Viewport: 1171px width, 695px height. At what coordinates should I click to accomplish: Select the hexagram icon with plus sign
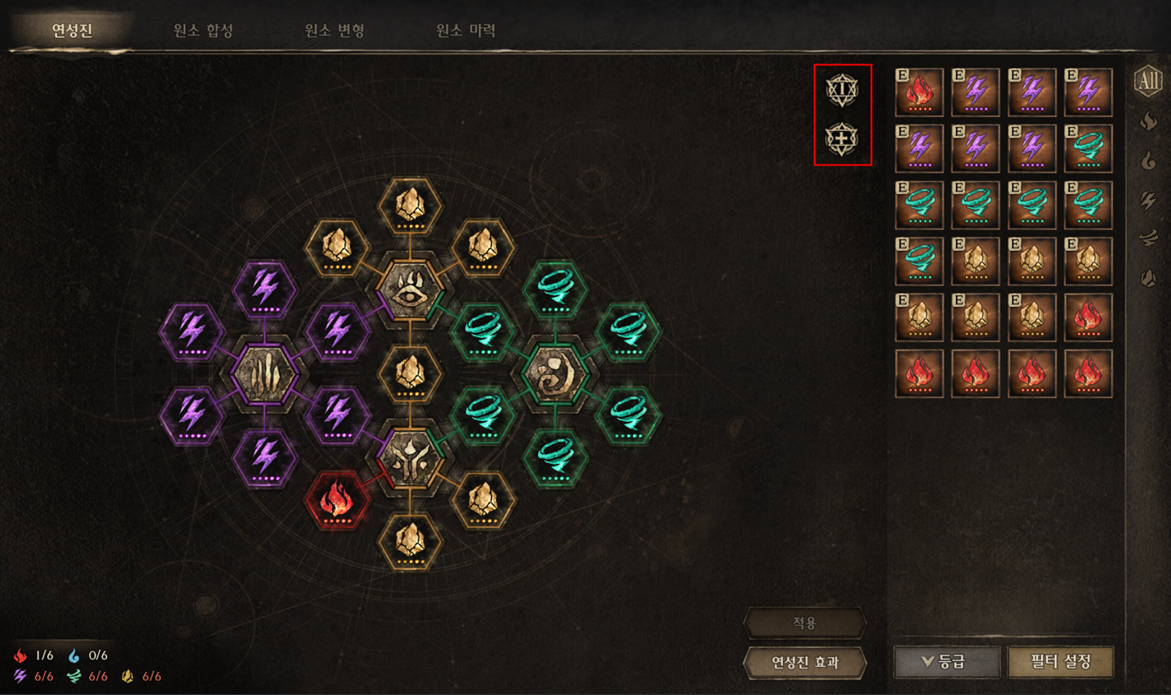pyautogui.click(x=842, y=139)
